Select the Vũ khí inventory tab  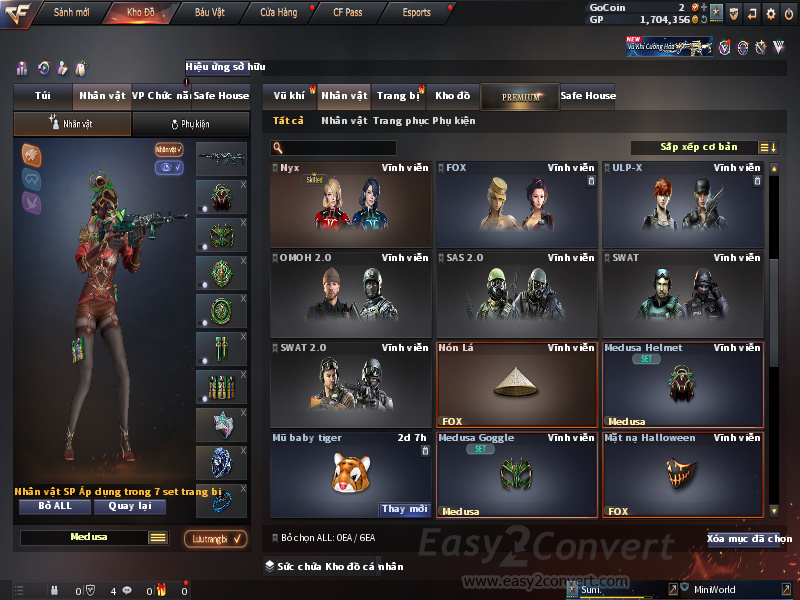pos(289,96)
